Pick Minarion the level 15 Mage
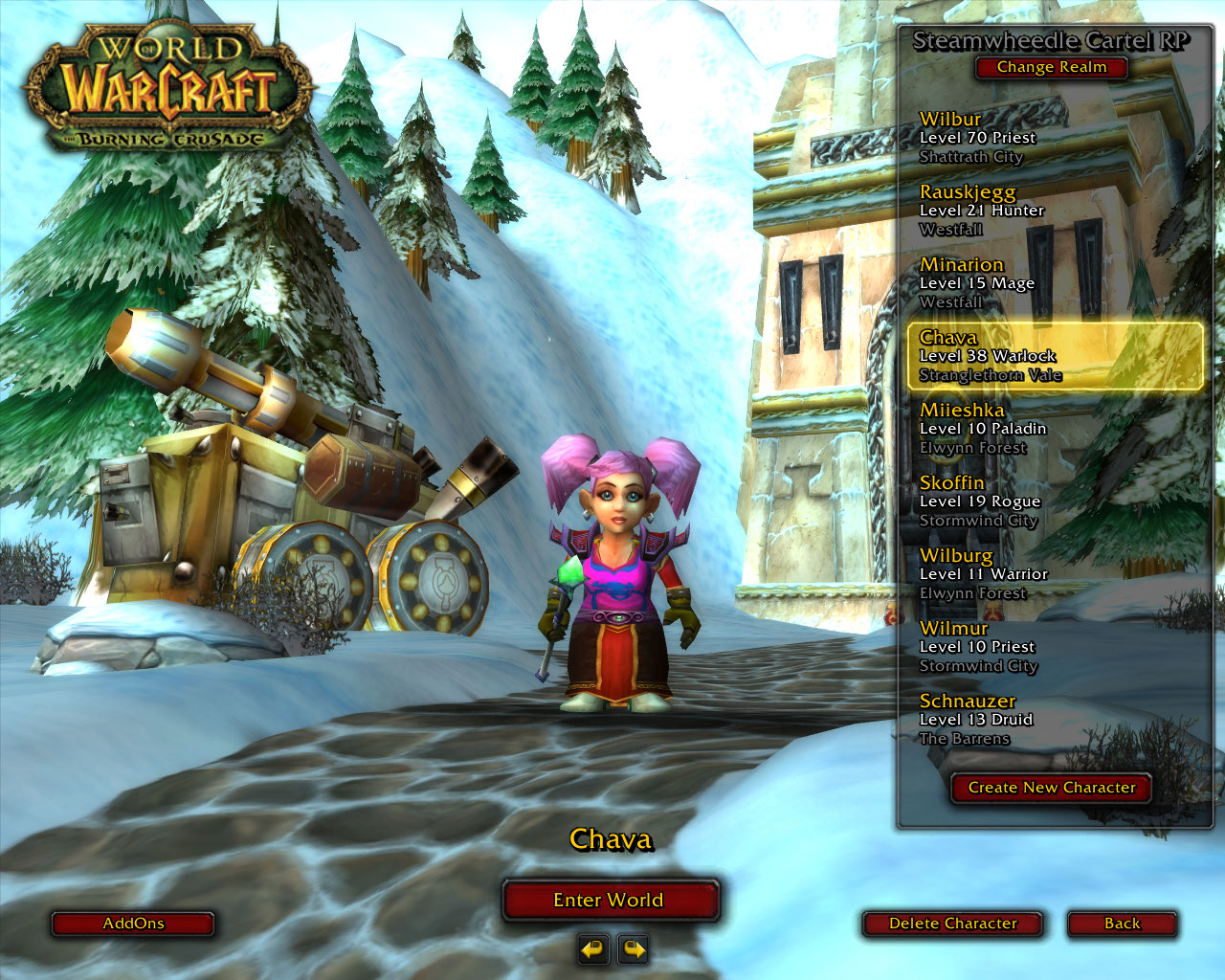 click(x=1053, y=283)
